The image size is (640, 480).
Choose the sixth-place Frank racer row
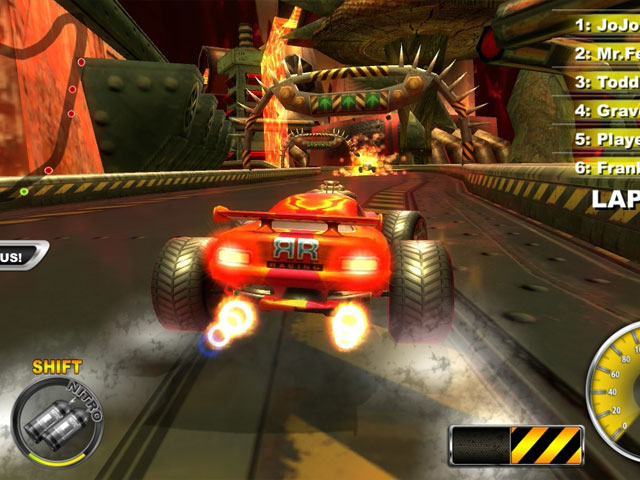click(606, 168)
